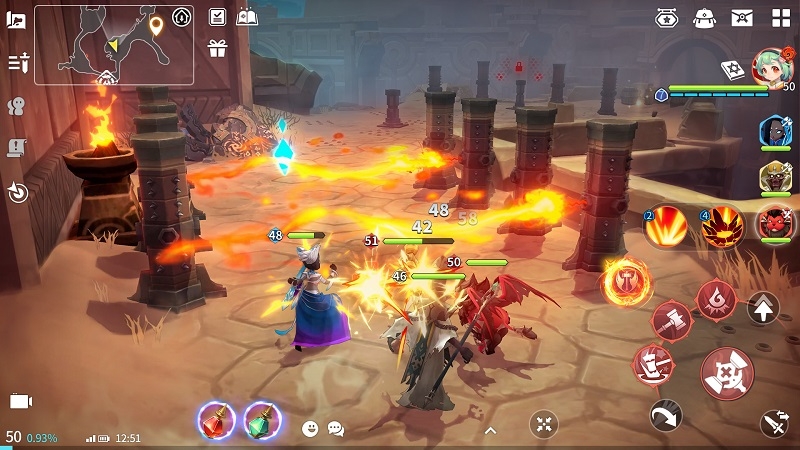
Task: Open the backpack inventory icon
Action: [x=704, y=17]
